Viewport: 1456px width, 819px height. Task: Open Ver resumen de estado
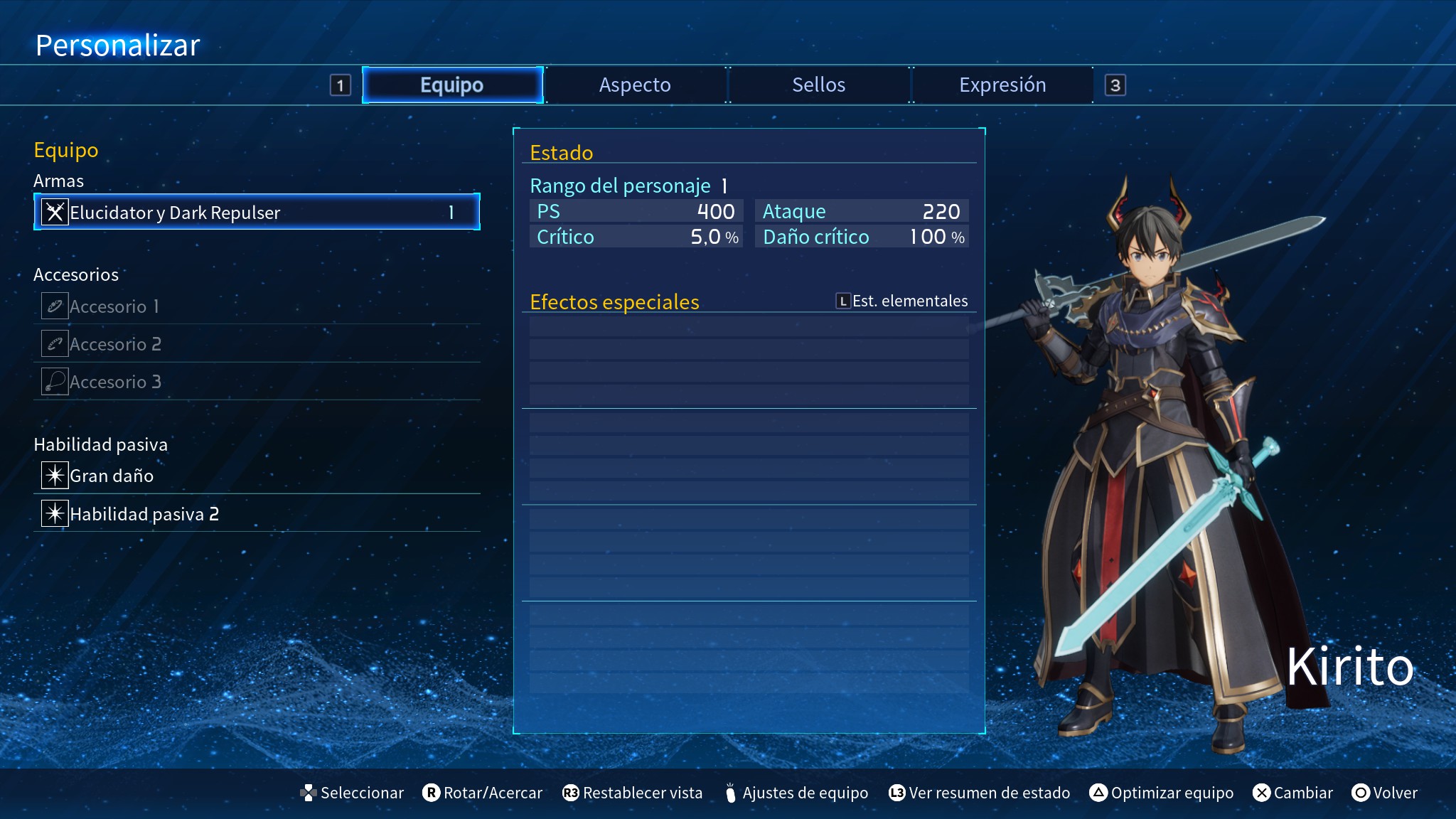point(980,793)
